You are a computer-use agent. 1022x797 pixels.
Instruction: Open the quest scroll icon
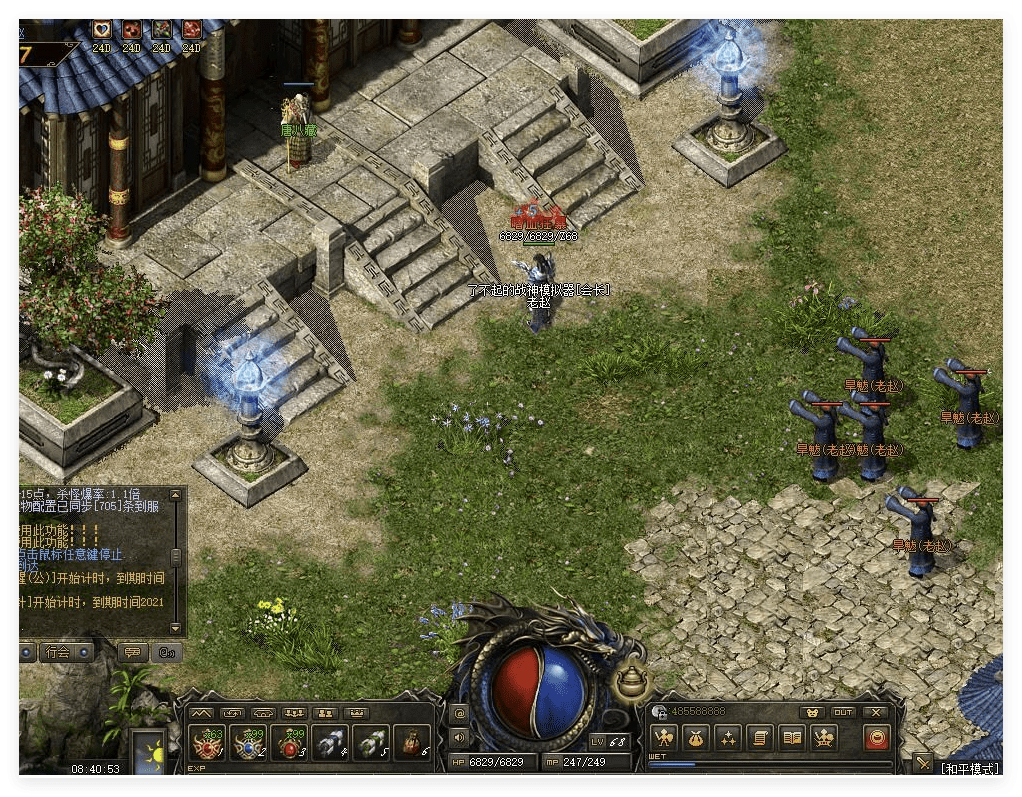[760, 738]
